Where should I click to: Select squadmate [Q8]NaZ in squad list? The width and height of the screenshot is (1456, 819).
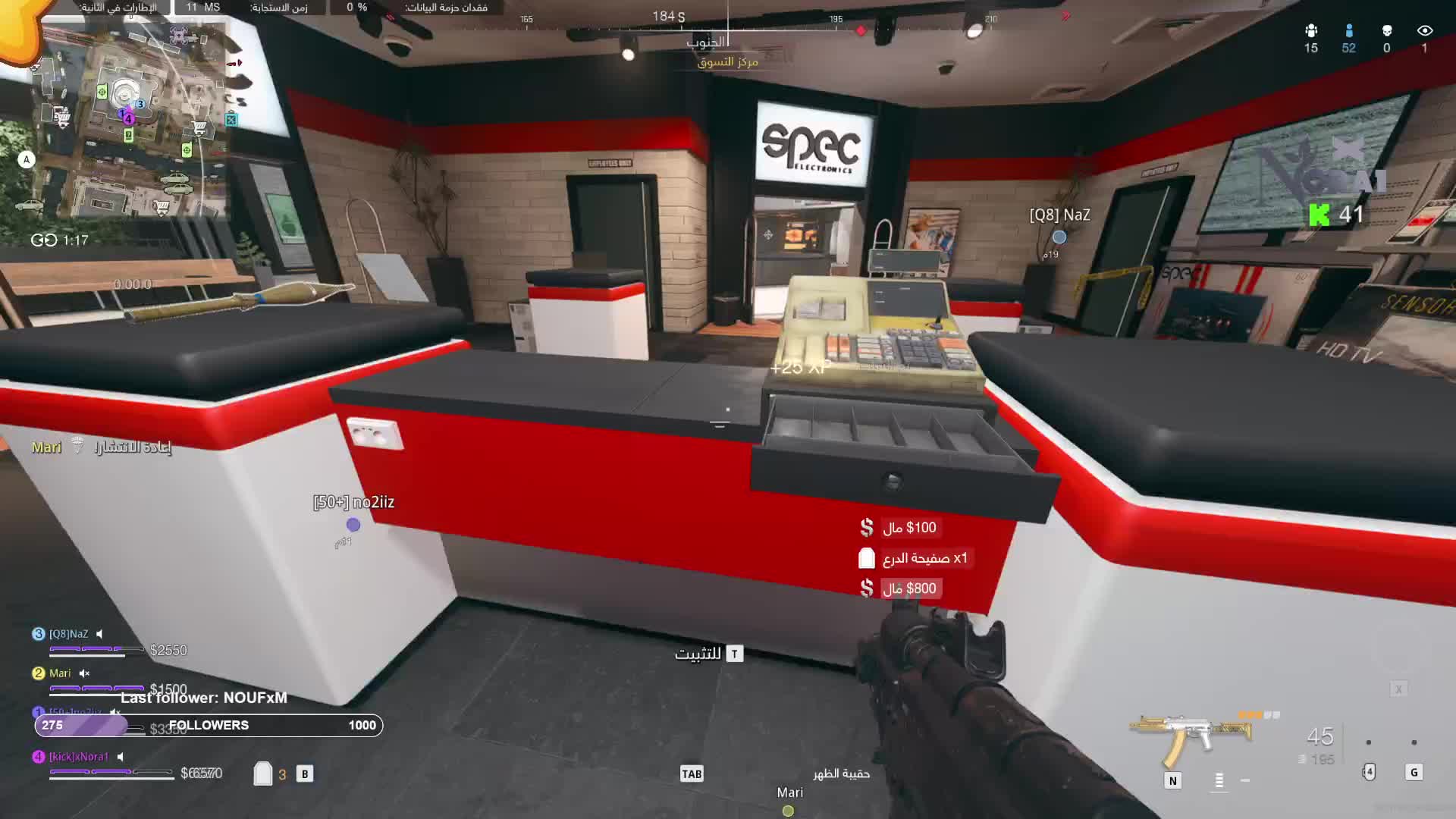pos(68,634)
